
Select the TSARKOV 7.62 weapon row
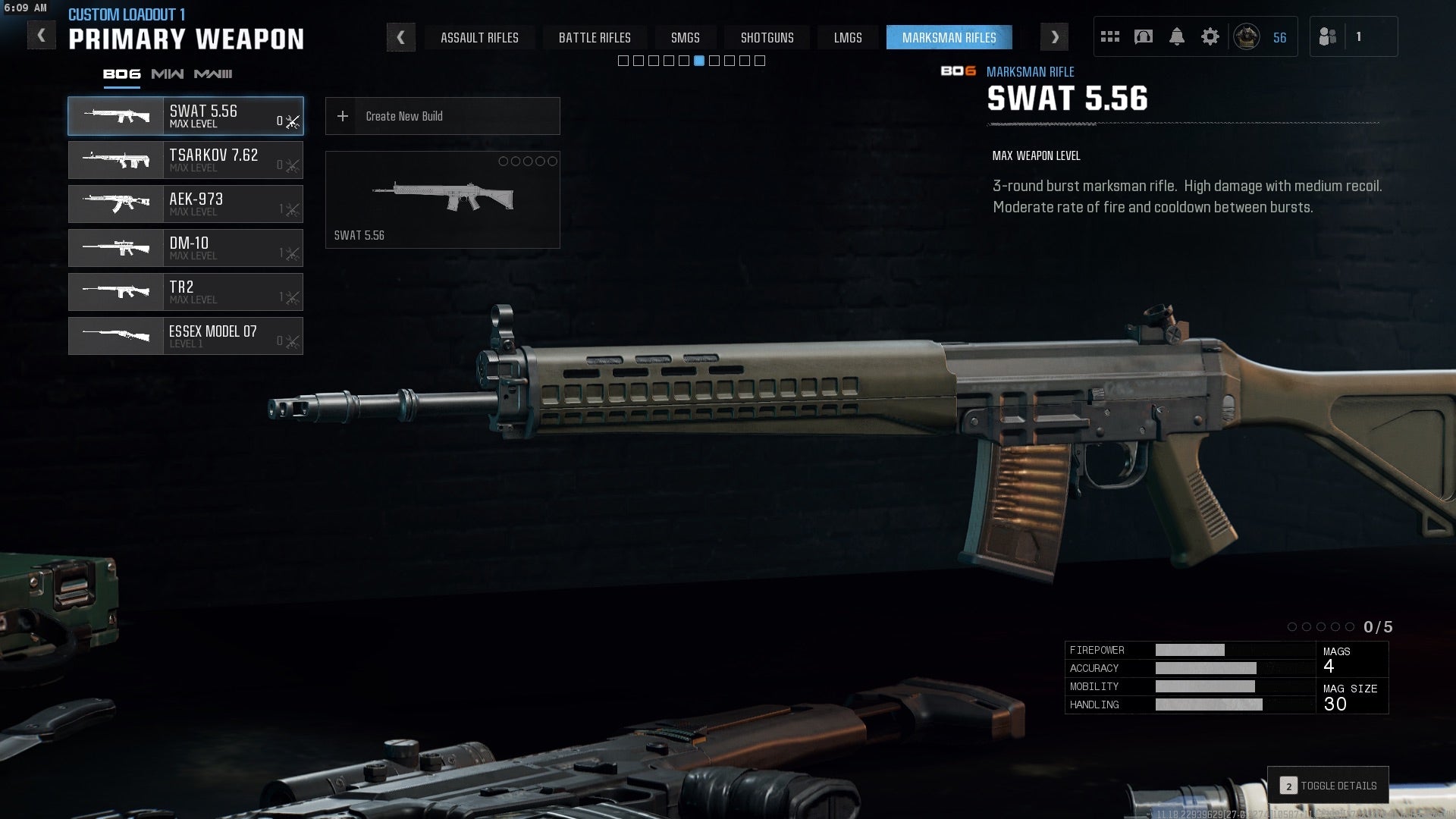(186, 160)
